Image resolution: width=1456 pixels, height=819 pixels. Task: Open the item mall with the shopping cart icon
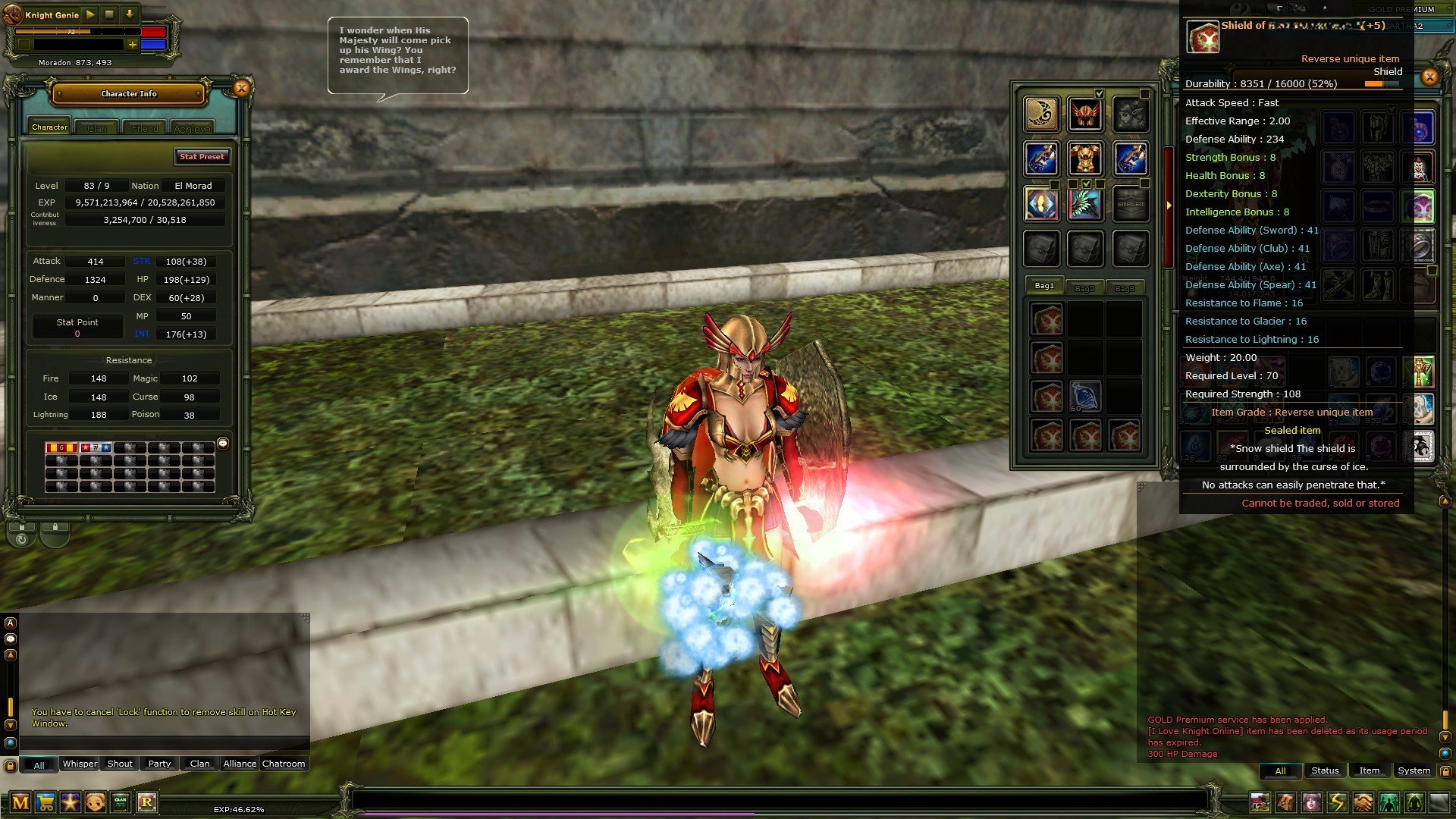pyautogui.click(x=45, y=802)
